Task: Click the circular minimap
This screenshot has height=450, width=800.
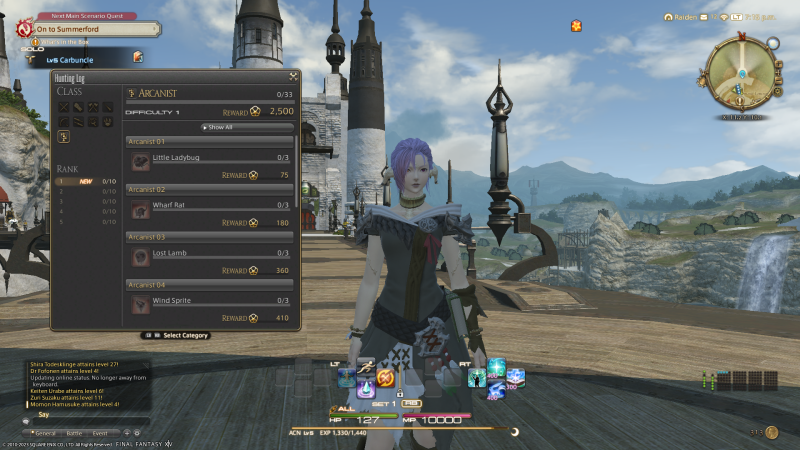Action: pos(739,75)
